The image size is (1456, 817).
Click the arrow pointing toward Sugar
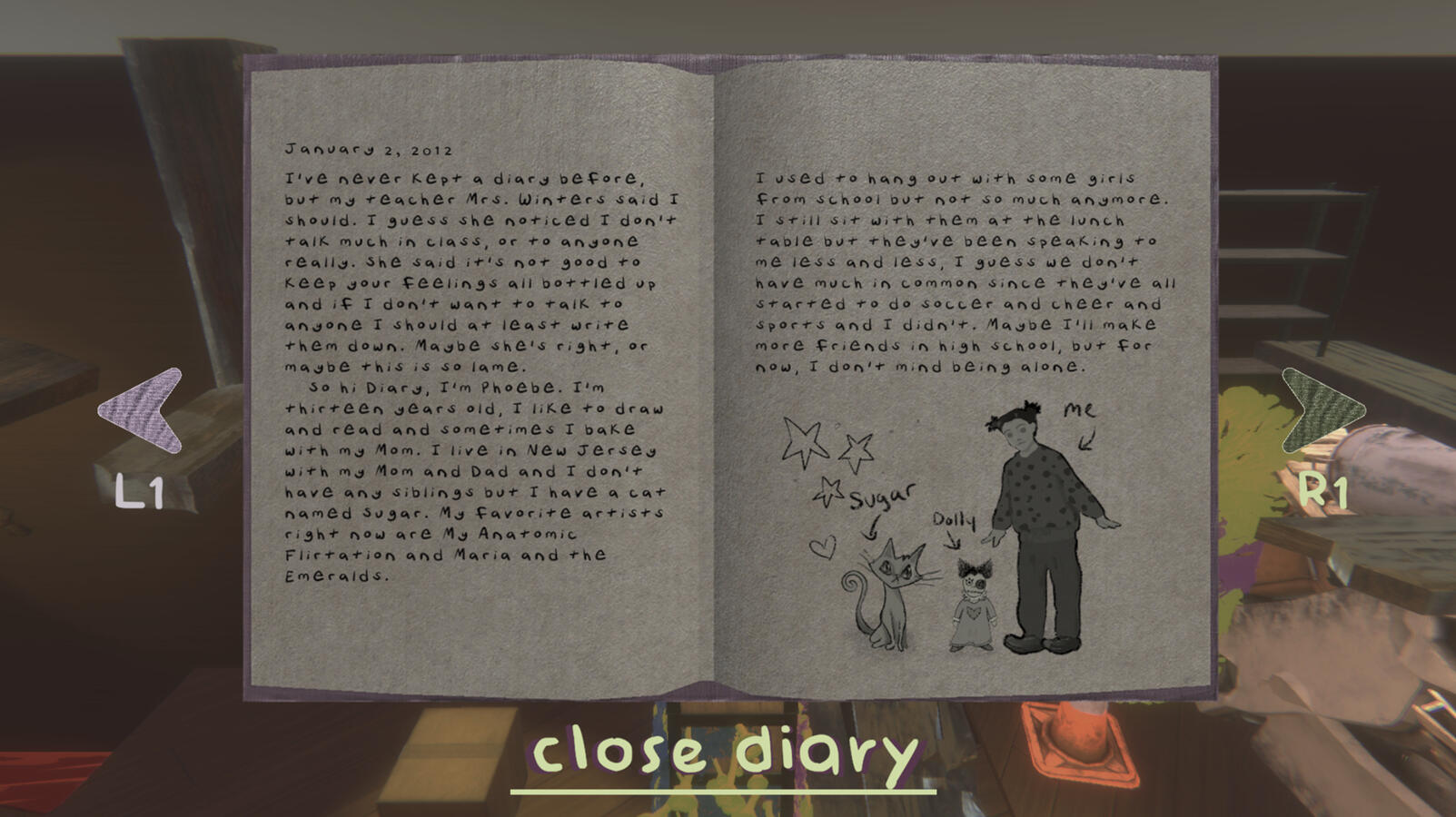tap(874, 528)
